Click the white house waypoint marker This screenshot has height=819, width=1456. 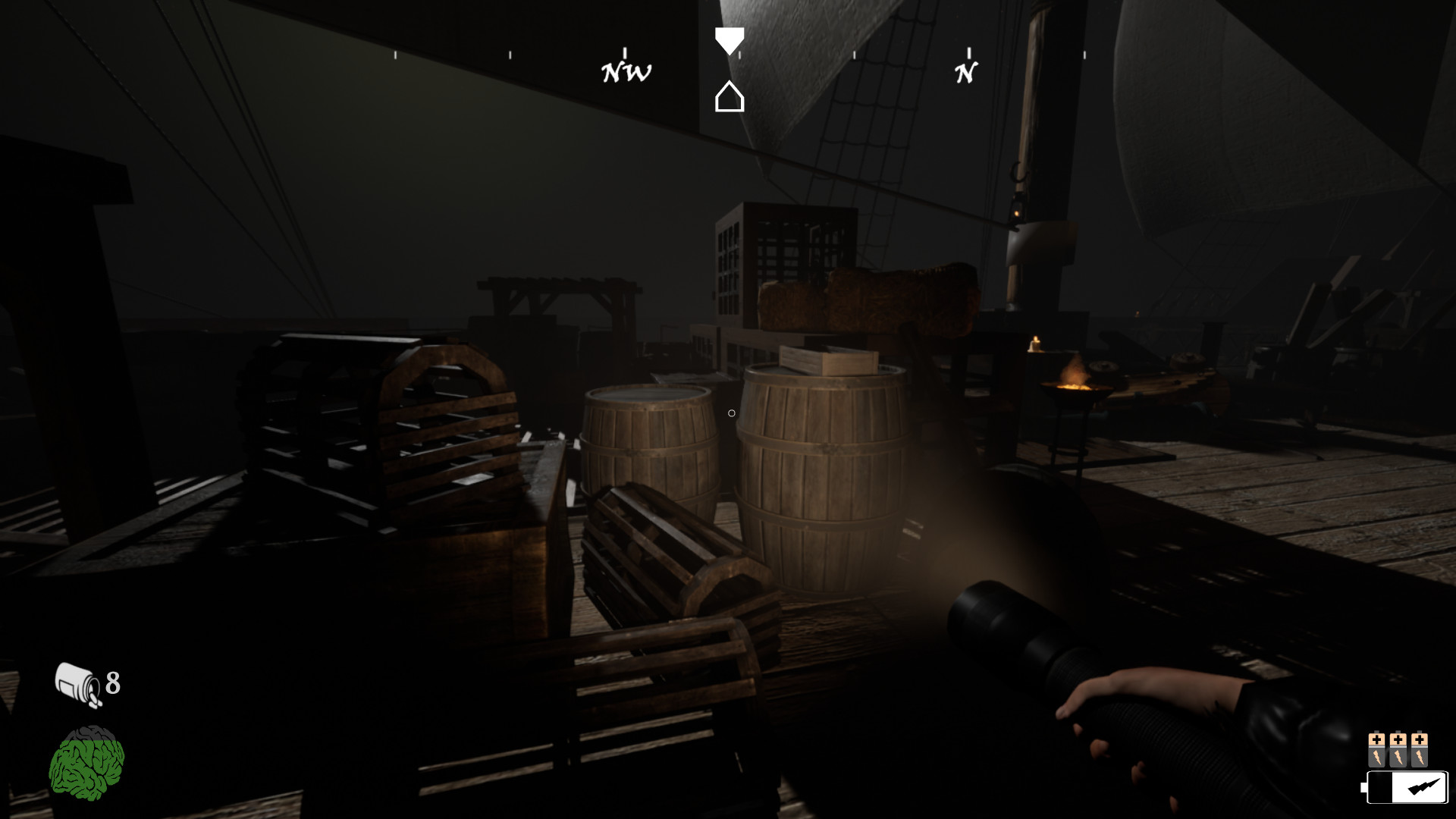(x=730, y=97)
